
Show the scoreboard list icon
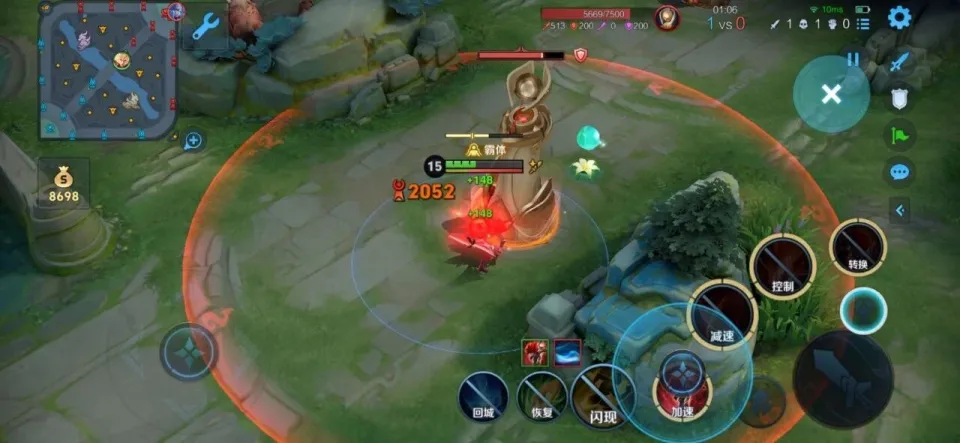click(863, 23)
